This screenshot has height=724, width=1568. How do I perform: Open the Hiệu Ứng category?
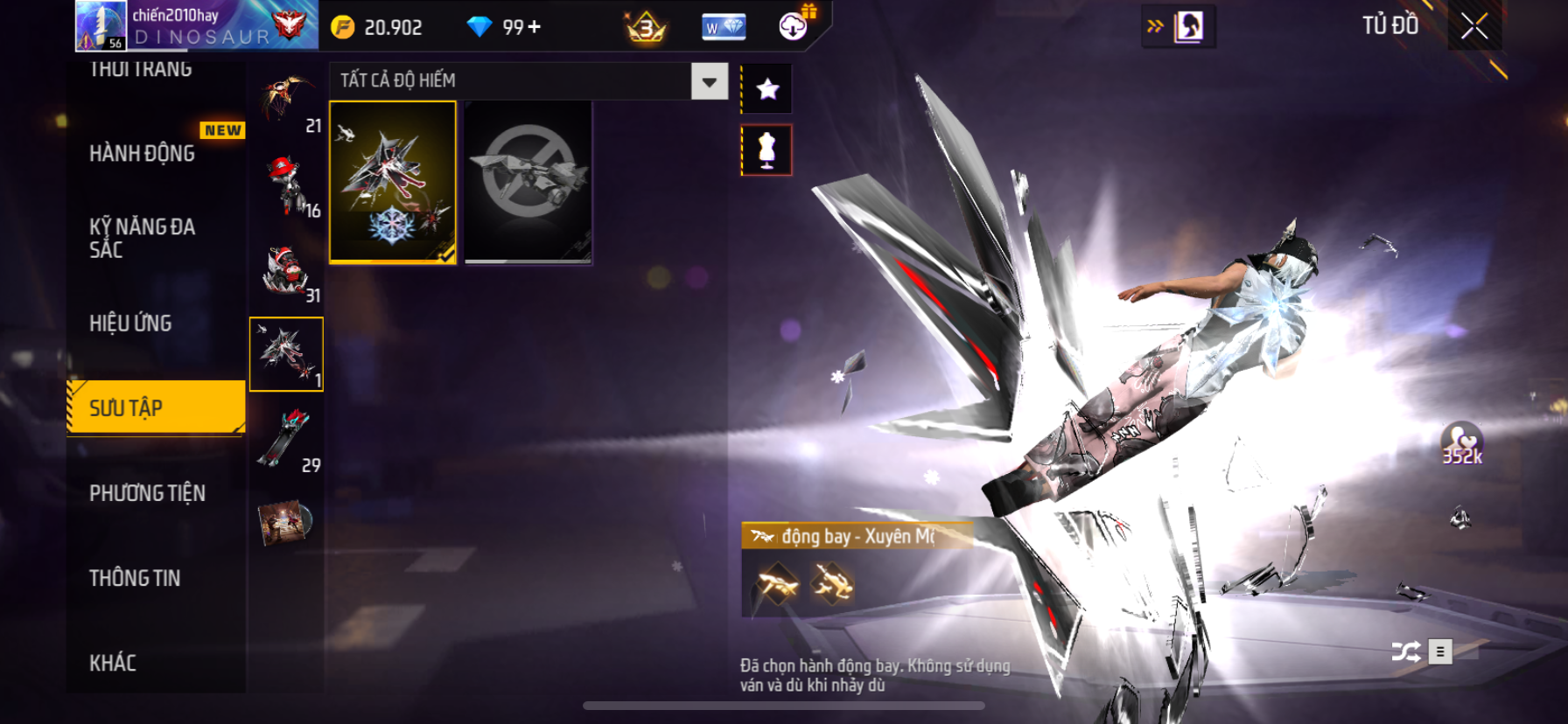coord(131,323)
